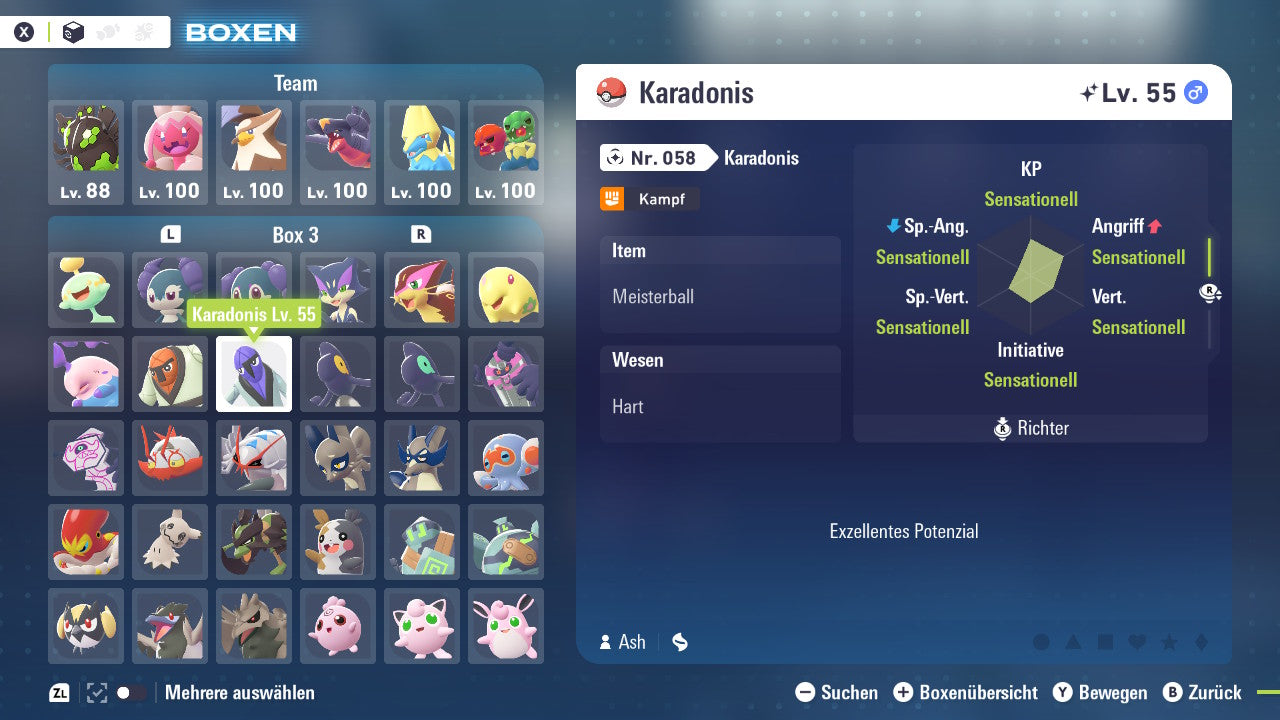
Task: Select the Jigglypuff thumbnail in Box 3
Action: [x=421, y=626]
